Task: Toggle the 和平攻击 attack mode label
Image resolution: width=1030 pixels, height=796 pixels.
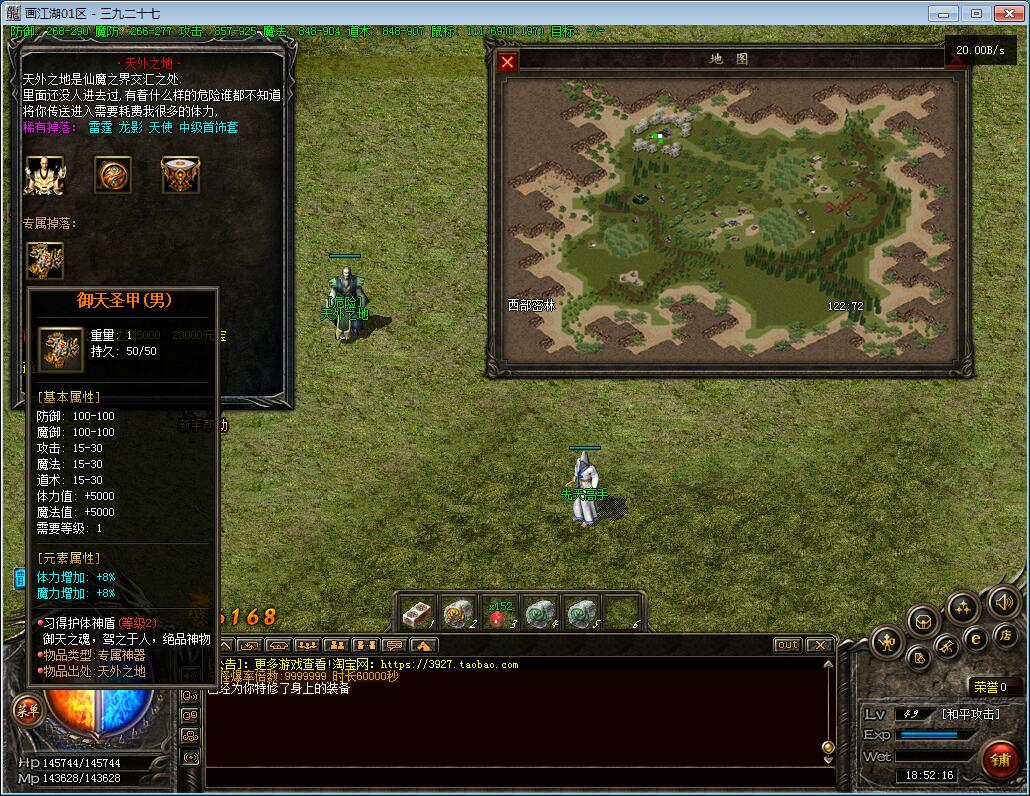Action: click(x=969, y=714)
